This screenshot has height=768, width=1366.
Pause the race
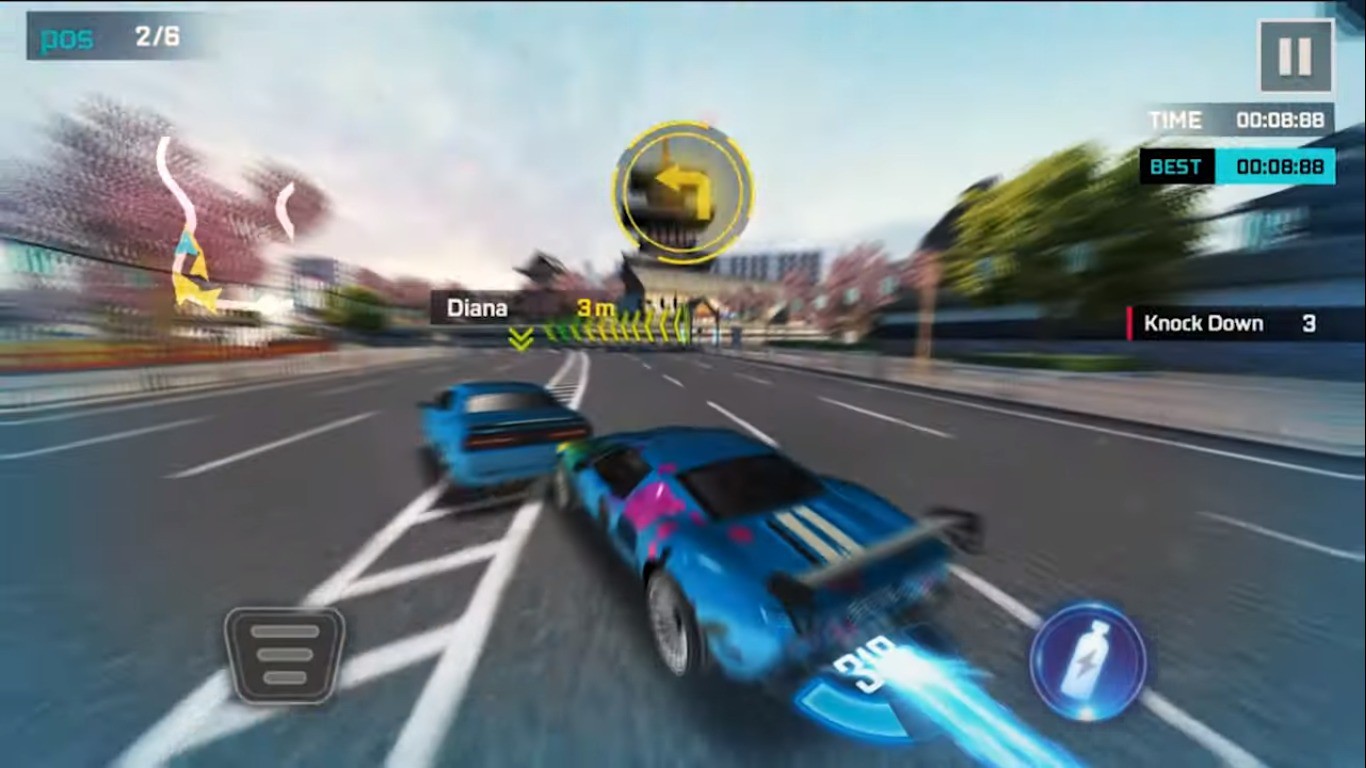(1295, 56)
